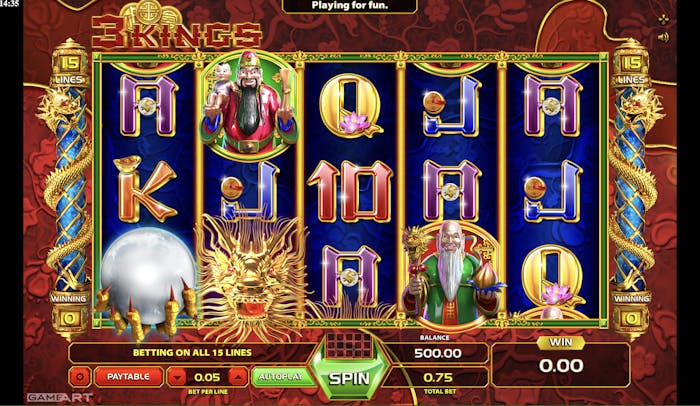
Task: Open the Paytable
Action: [128, 376]
